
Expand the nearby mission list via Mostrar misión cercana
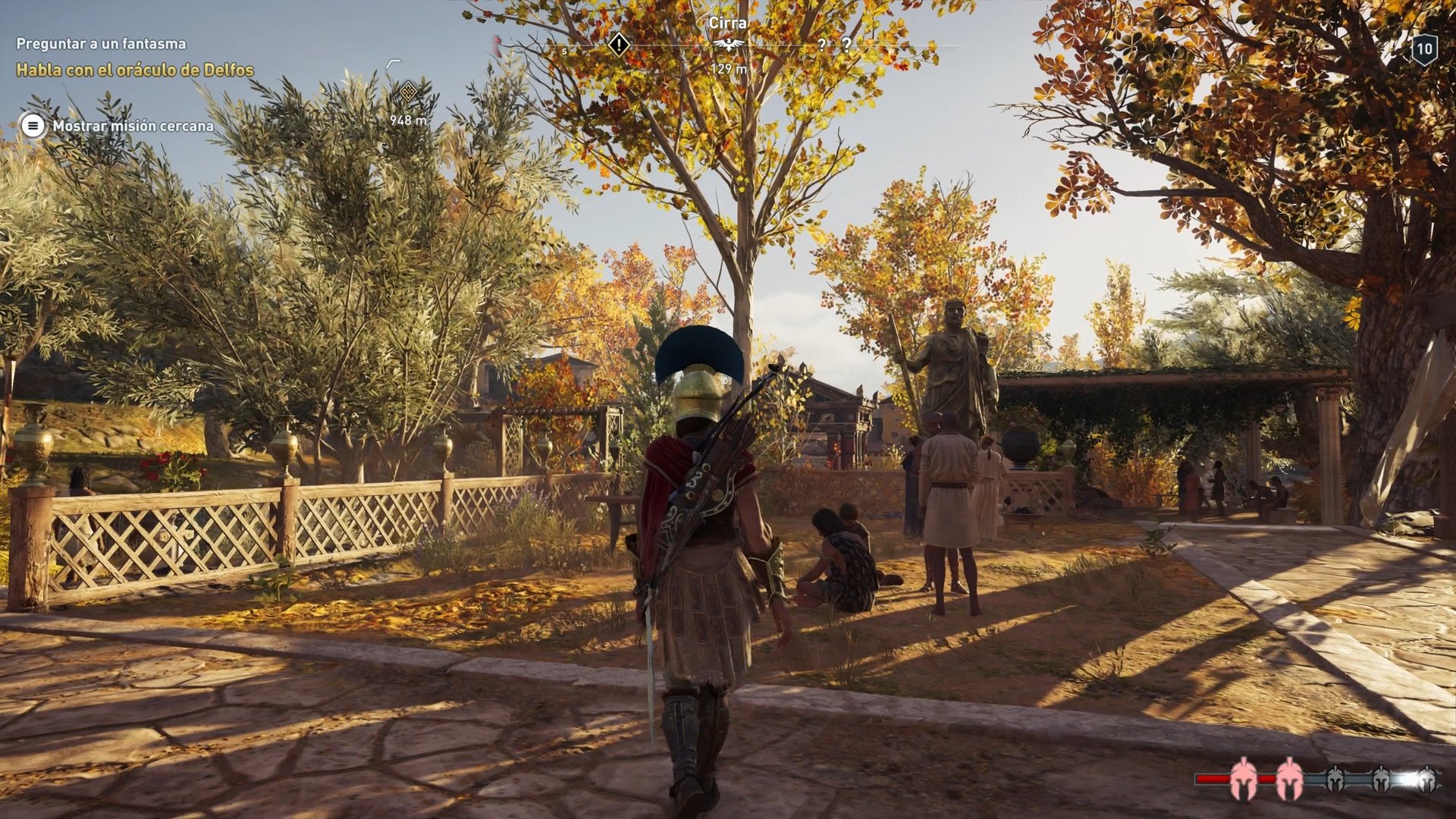[x=133, y=127]
